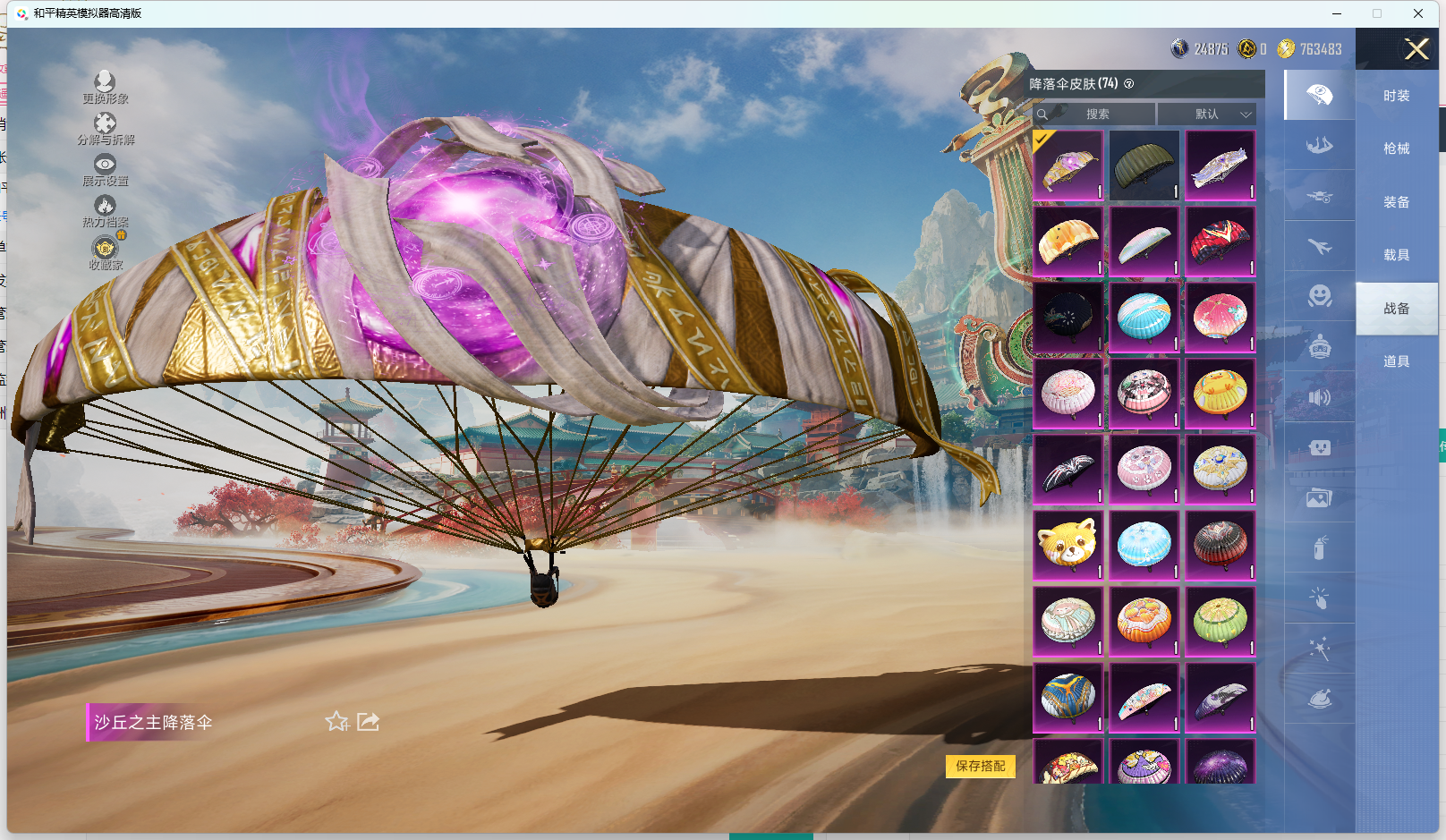Viewport: 1446px width, 840px height.
Task: Open the 道具 items tab
Action: click(x=1396, y=361)
